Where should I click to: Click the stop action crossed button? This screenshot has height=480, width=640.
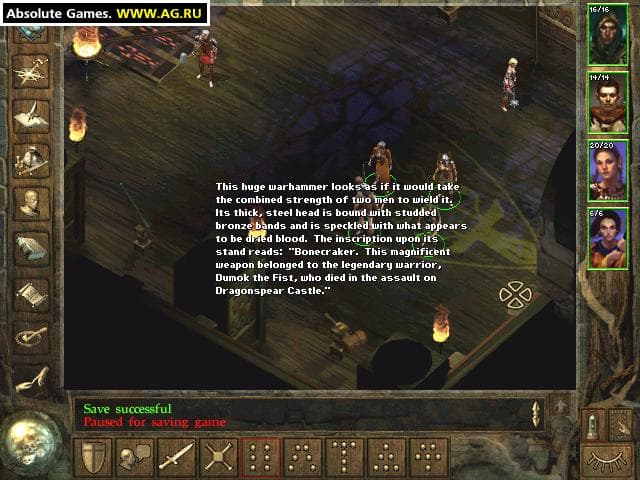(x=218, y=457)
